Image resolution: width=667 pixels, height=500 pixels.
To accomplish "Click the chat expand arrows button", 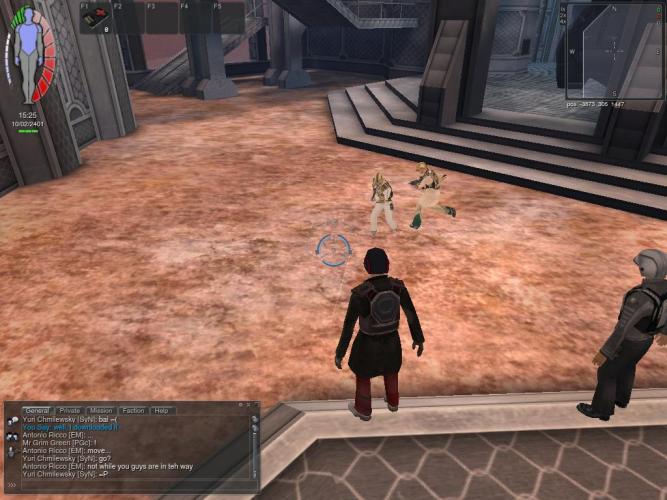I will (11, 485).
